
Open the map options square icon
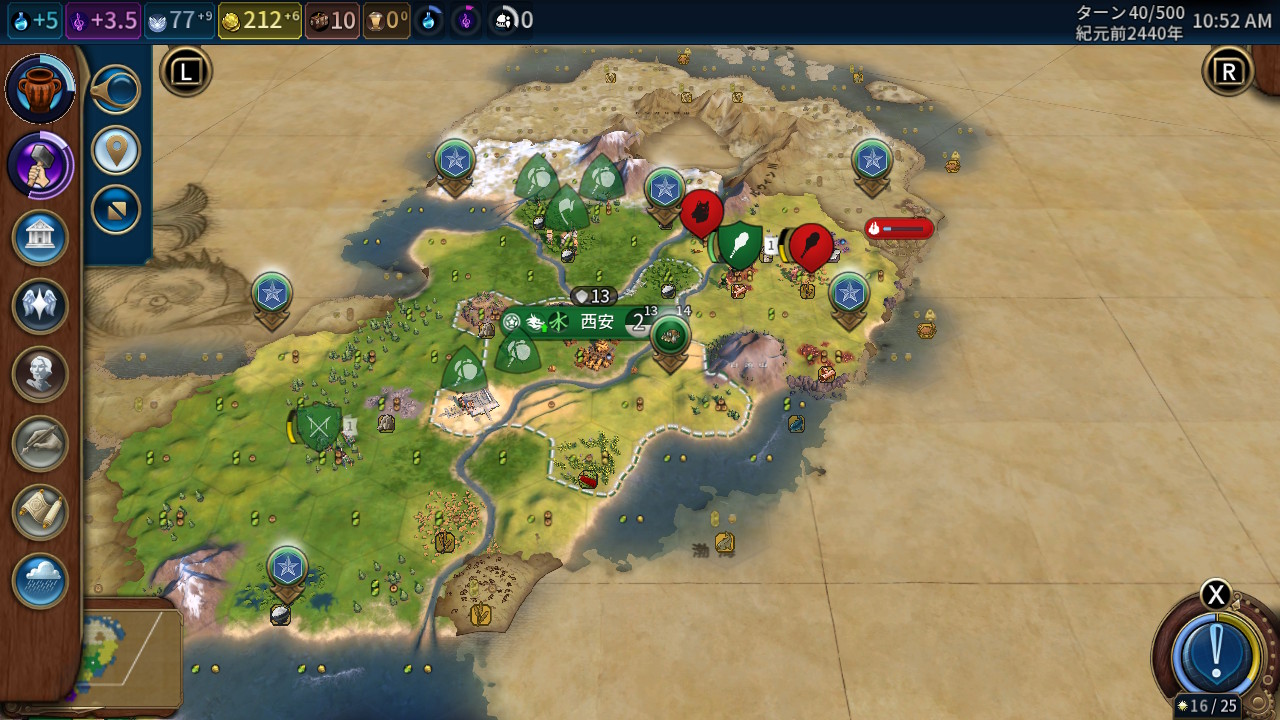(116, 210)
